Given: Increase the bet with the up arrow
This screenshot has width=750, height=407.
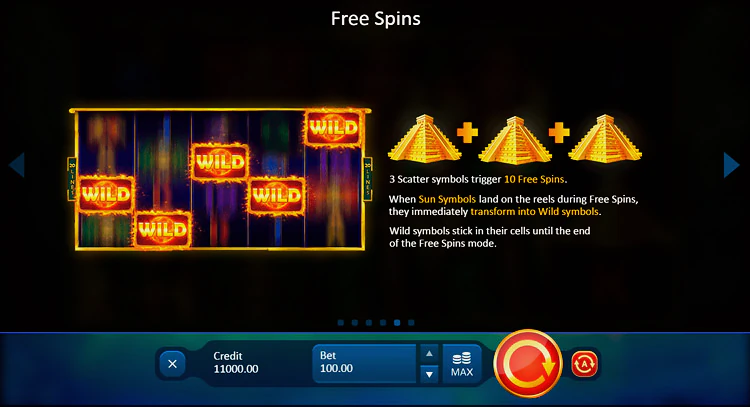Looking at the screenshot, I should [428, 353].
